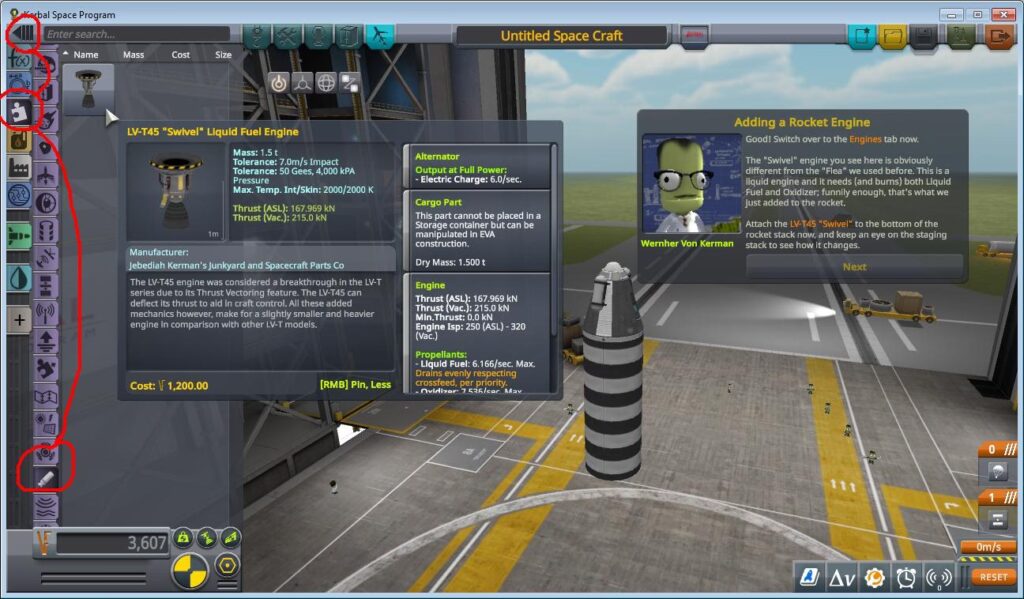Collapse the parts panel with the arrow button
The image size is (1024, 599).
(x=21, y=33)
